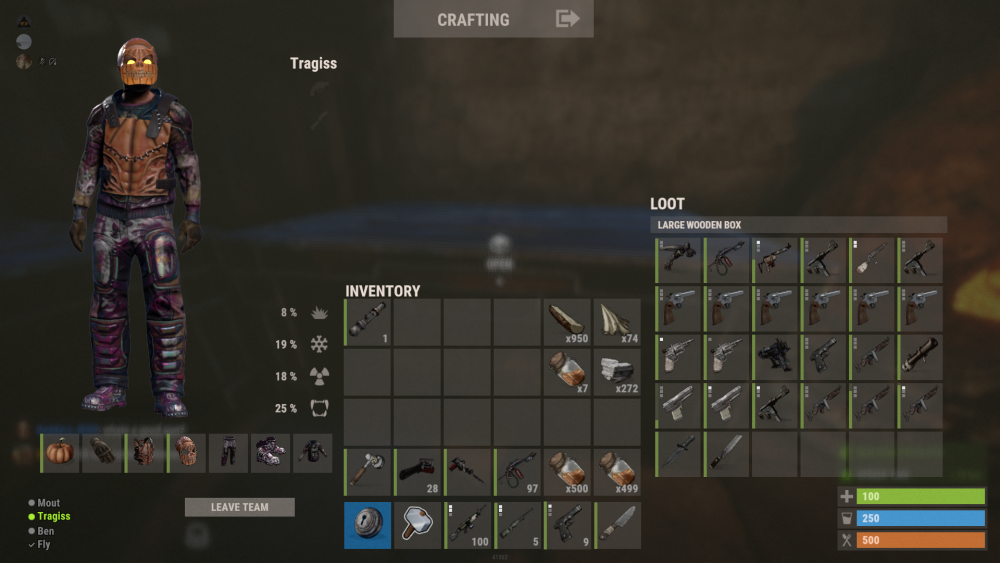
Task: Choose the jar stack of 7
Action: point(568,372)
